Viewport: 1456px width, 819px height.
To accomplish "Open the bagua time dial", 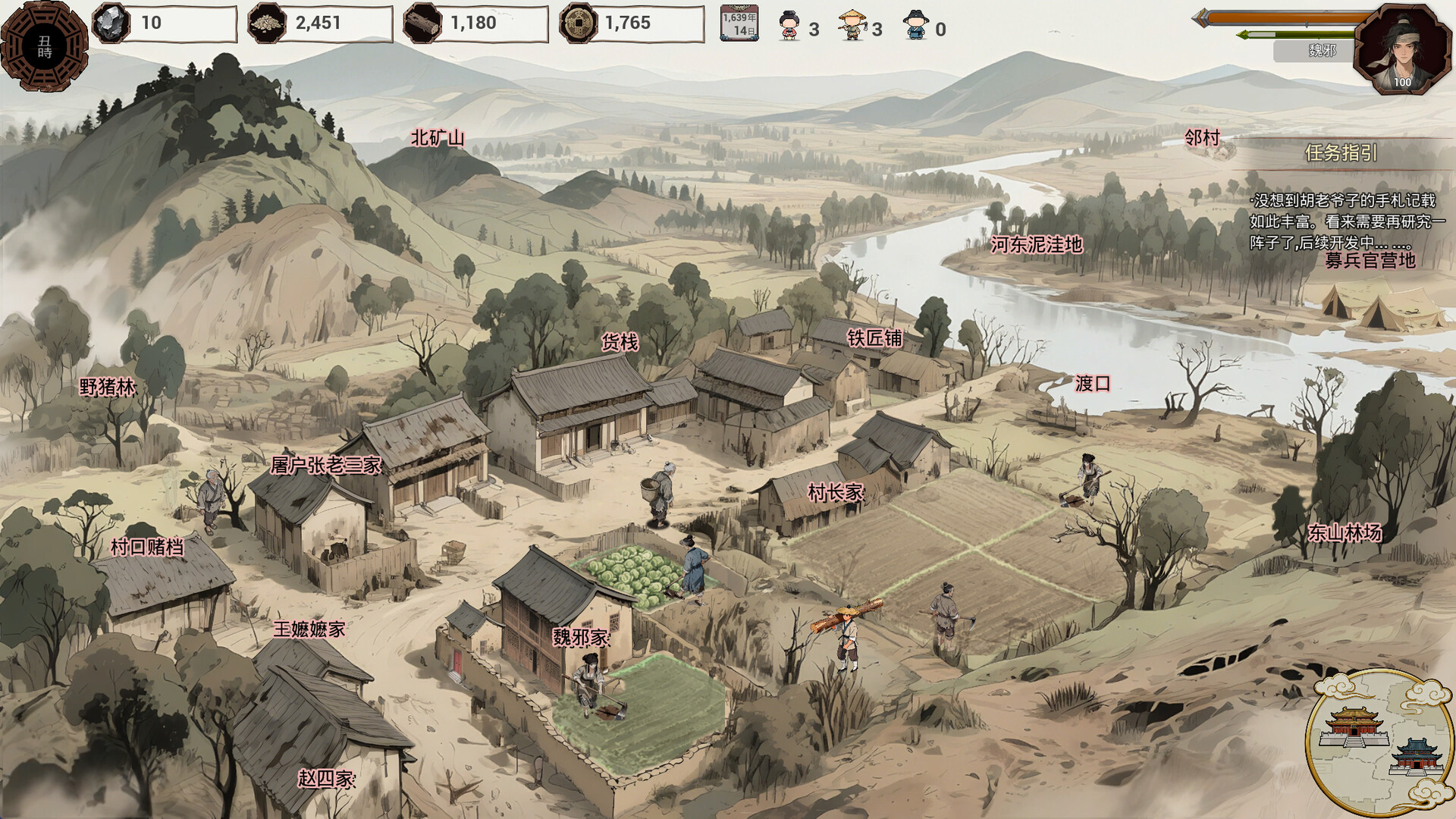I will click(x=44, y=47).
